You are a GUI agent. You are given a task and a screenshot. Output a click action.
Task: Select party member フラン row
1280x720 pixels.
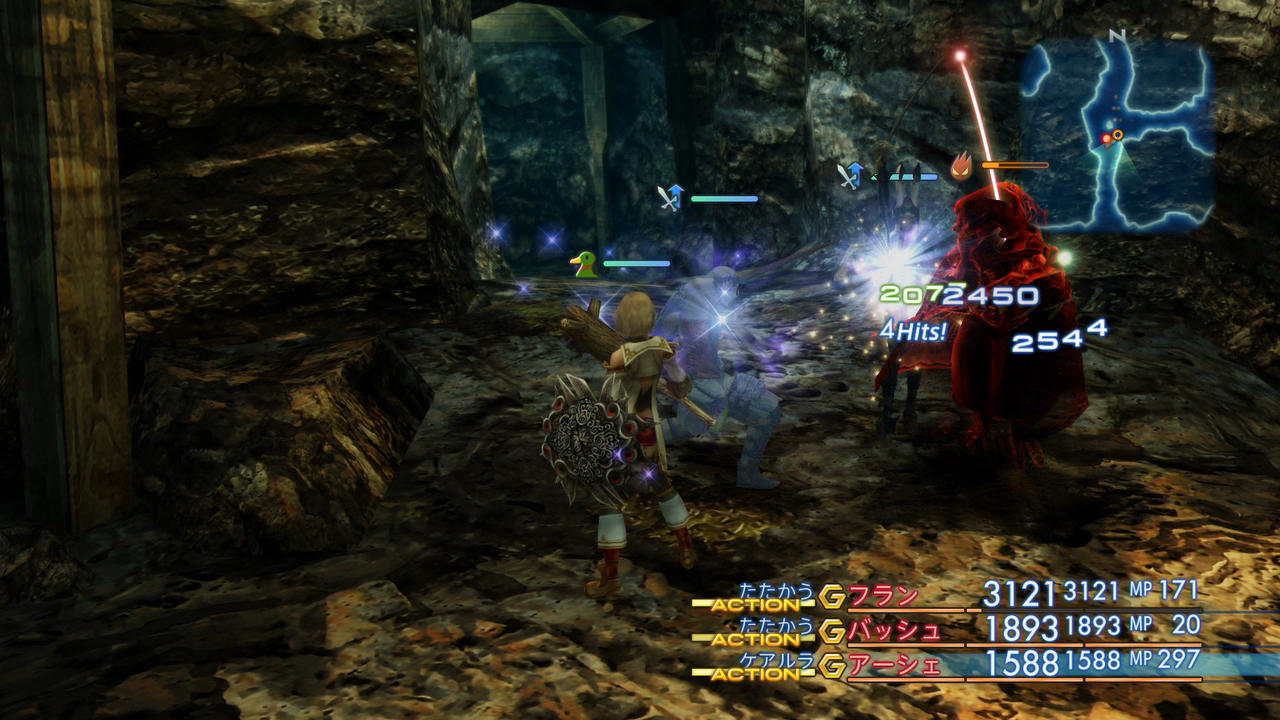(x=884, y=596)
